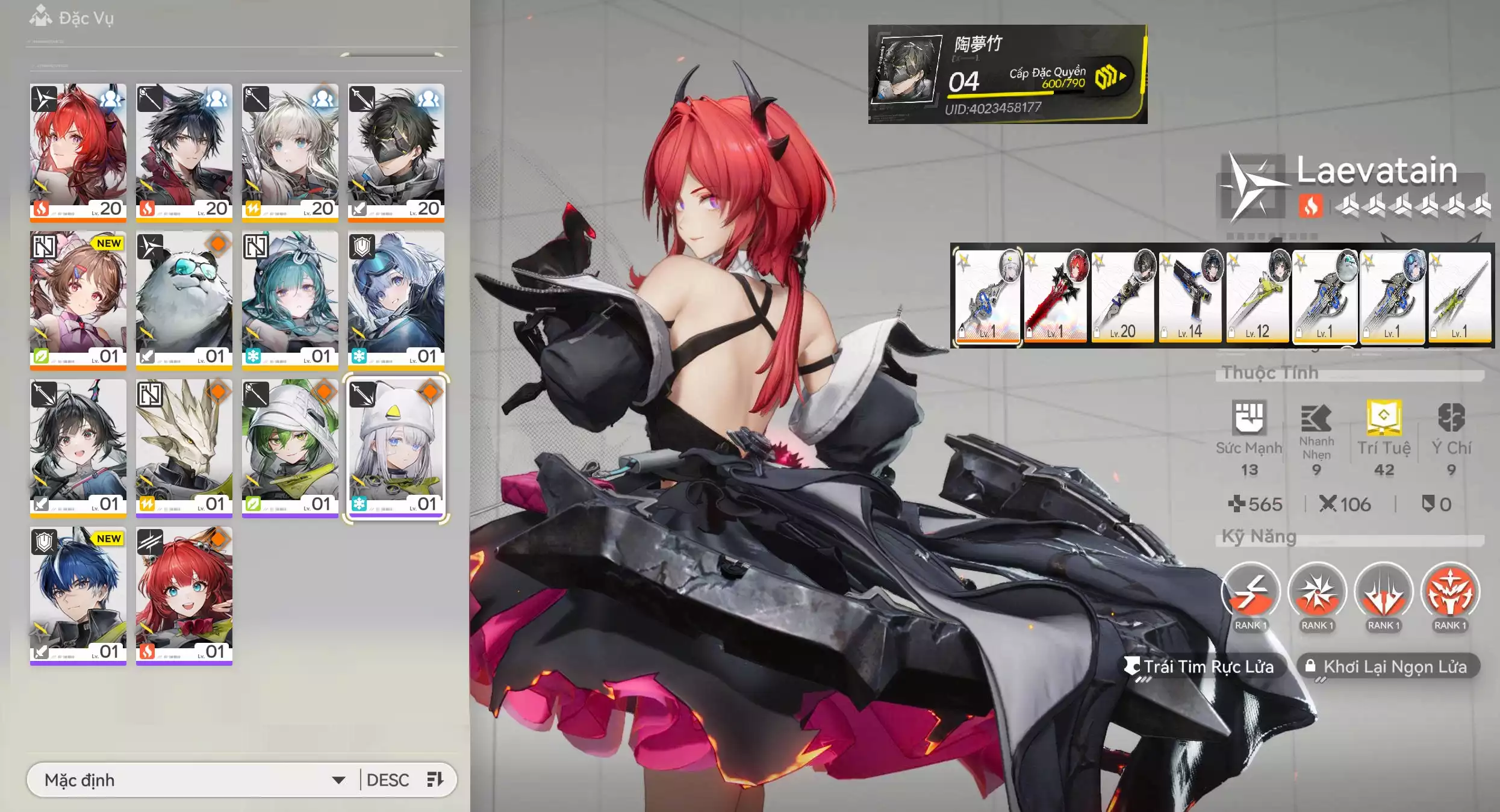Choose the masked operator card at level 20
This screenshot has width=1500, height=812.
point(396,150)
